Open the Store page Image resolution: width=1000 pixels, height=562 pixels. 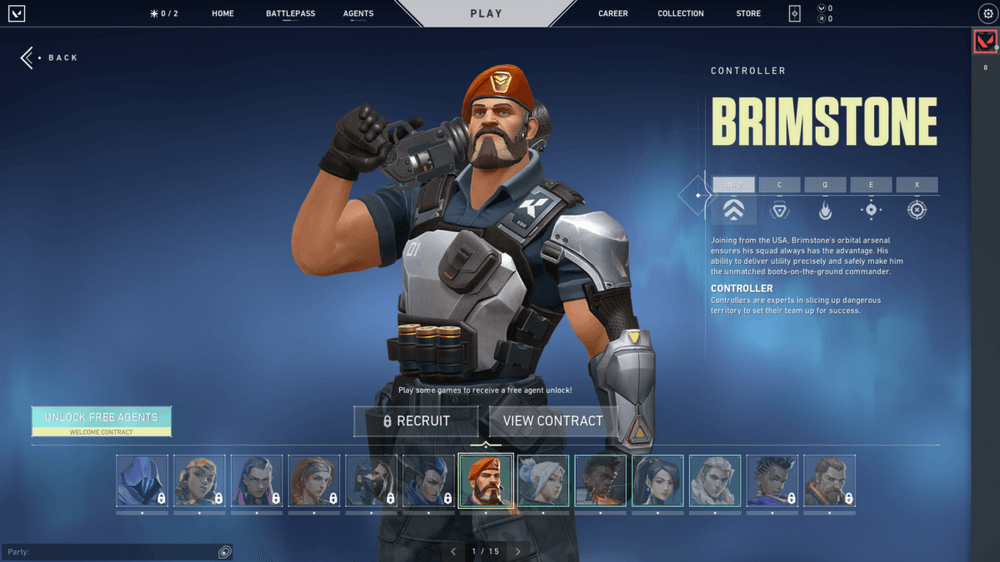tap(748, 14)
